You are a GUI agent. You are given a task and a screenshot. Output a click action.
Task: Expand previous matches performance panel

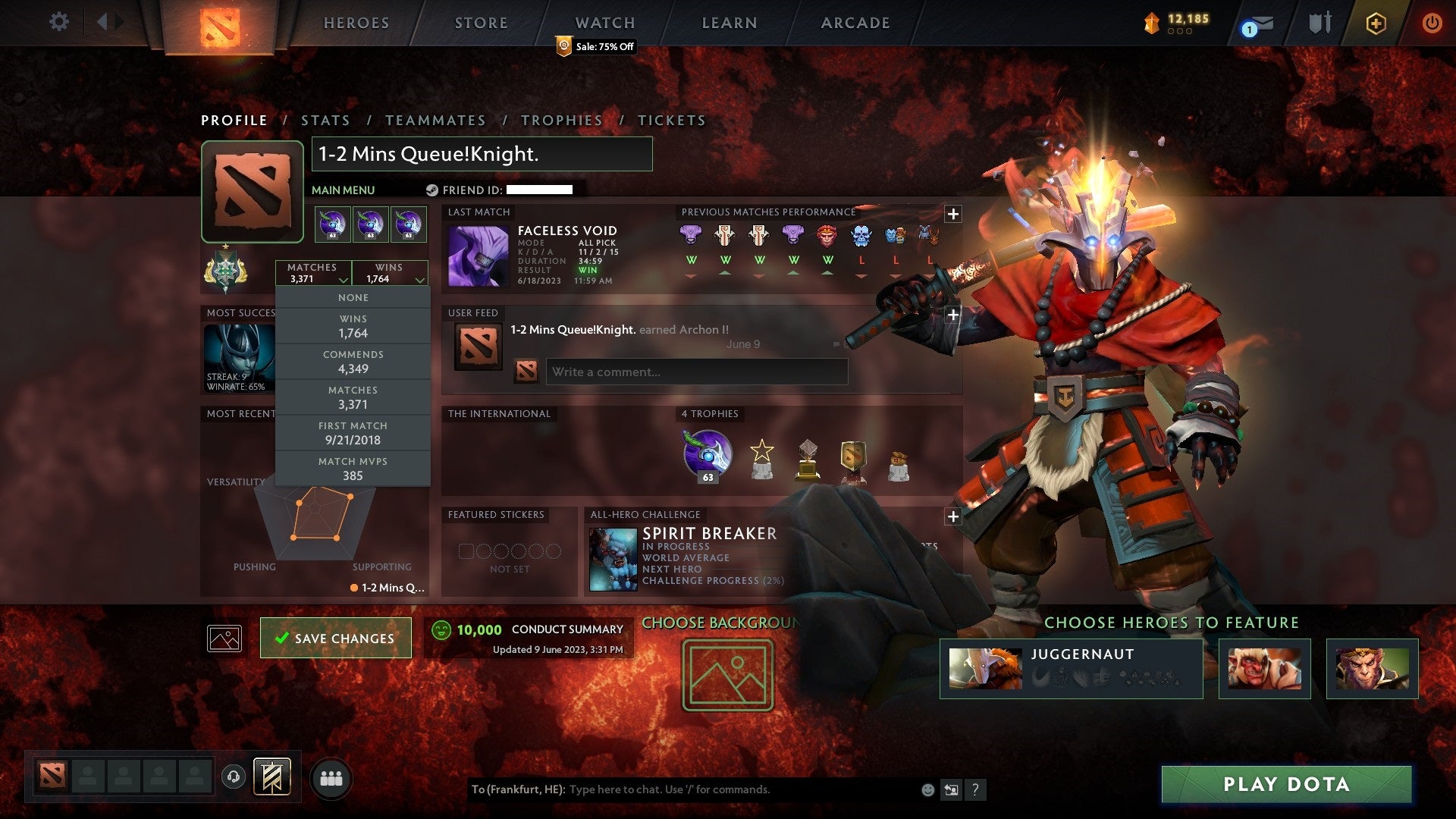(953, 215)
